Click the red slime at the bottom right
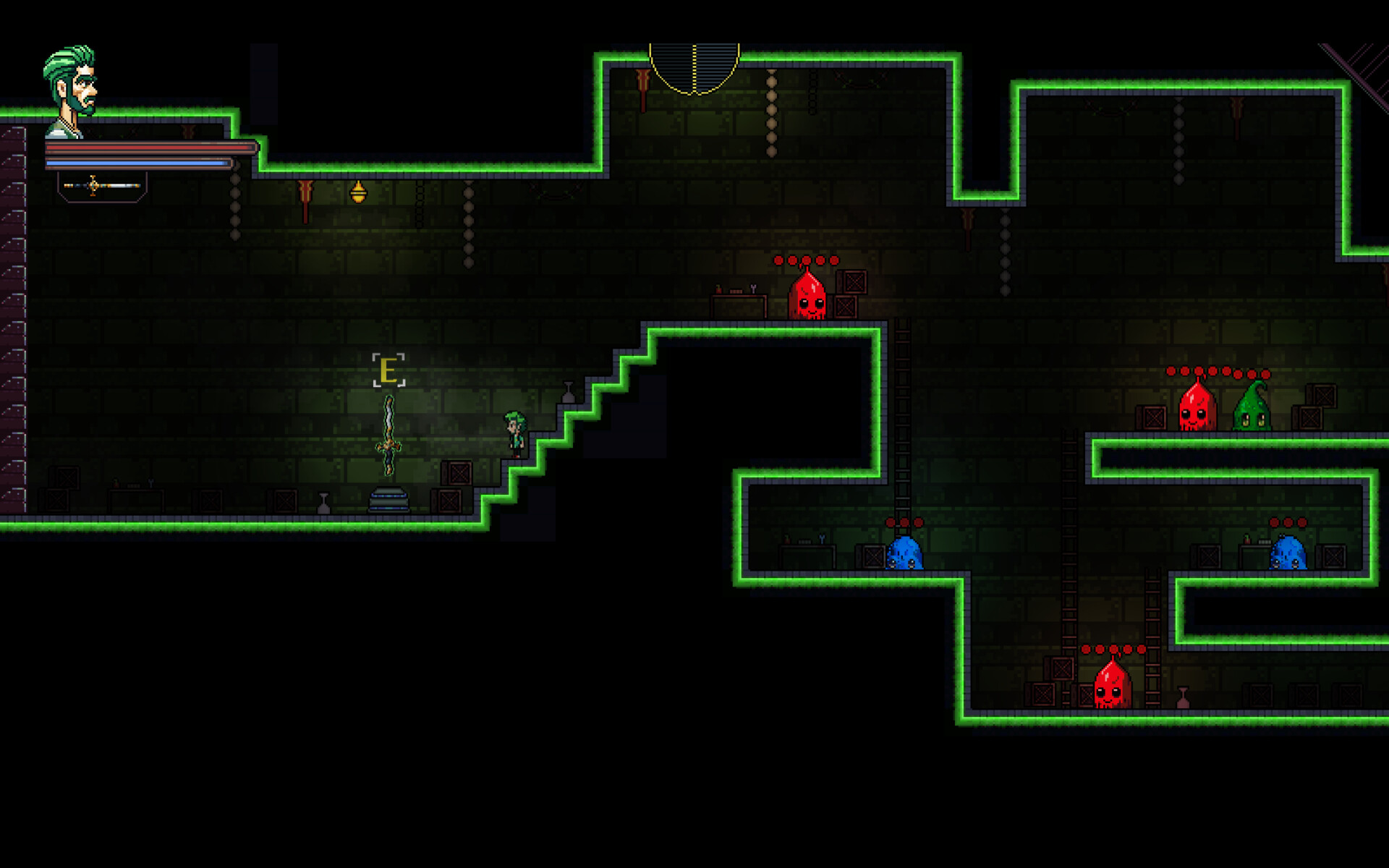The width and height of the screenshot is (1389, 868). 1114,687
